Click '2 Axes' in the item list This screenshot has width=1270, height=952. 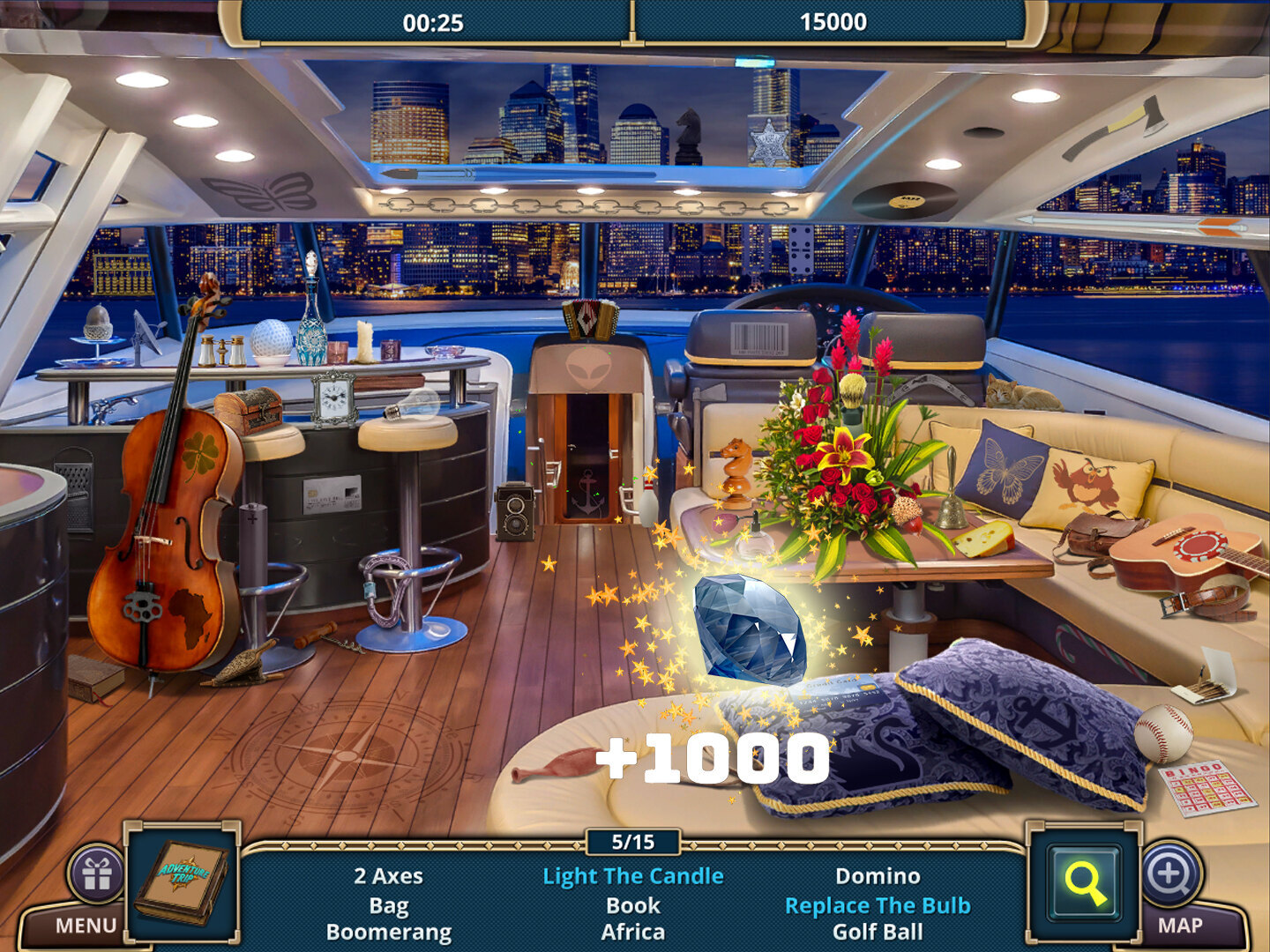pos(388,876)
